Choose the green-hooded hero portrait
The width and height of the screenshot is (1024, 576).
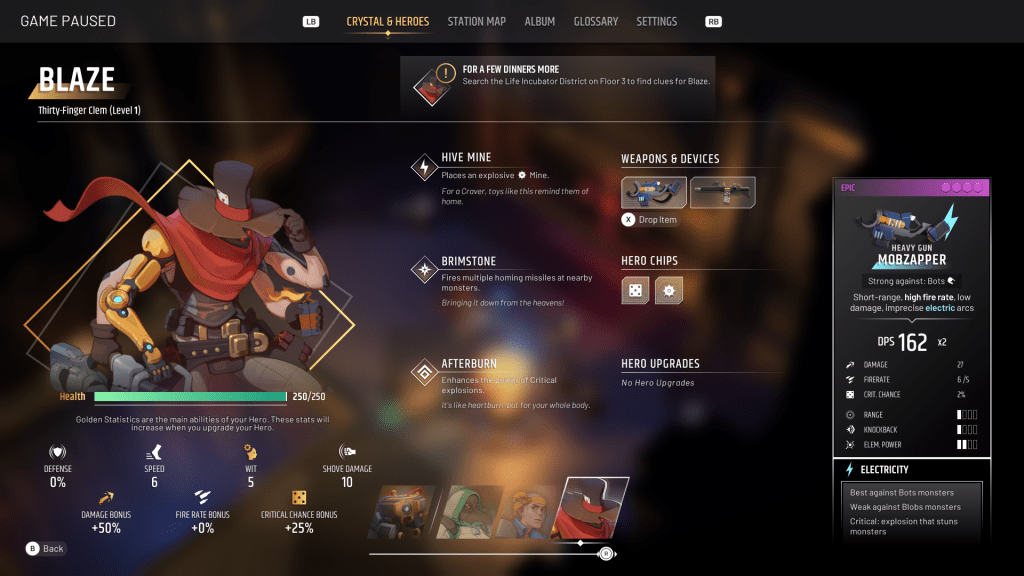(x=468, y=511)
